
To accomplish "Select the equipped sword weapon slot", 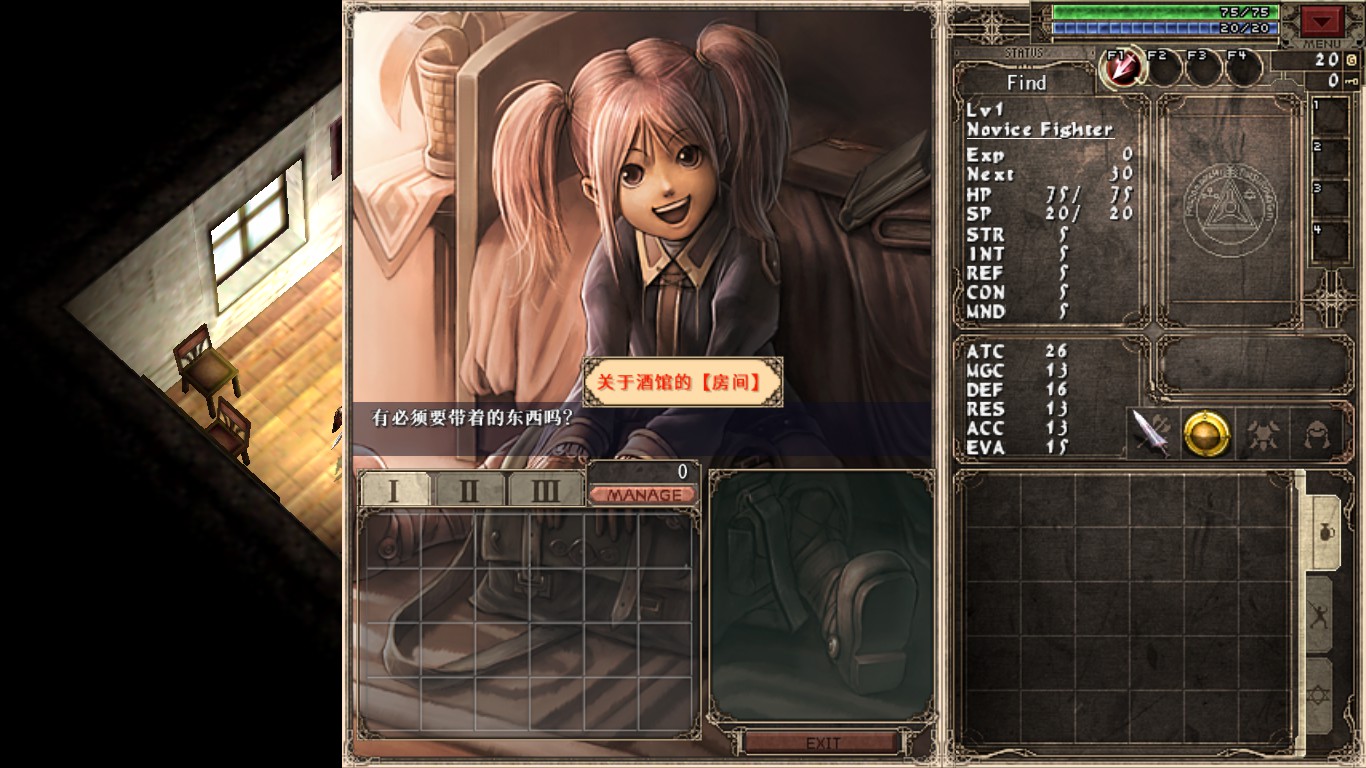I will (x=1152, y=434).
